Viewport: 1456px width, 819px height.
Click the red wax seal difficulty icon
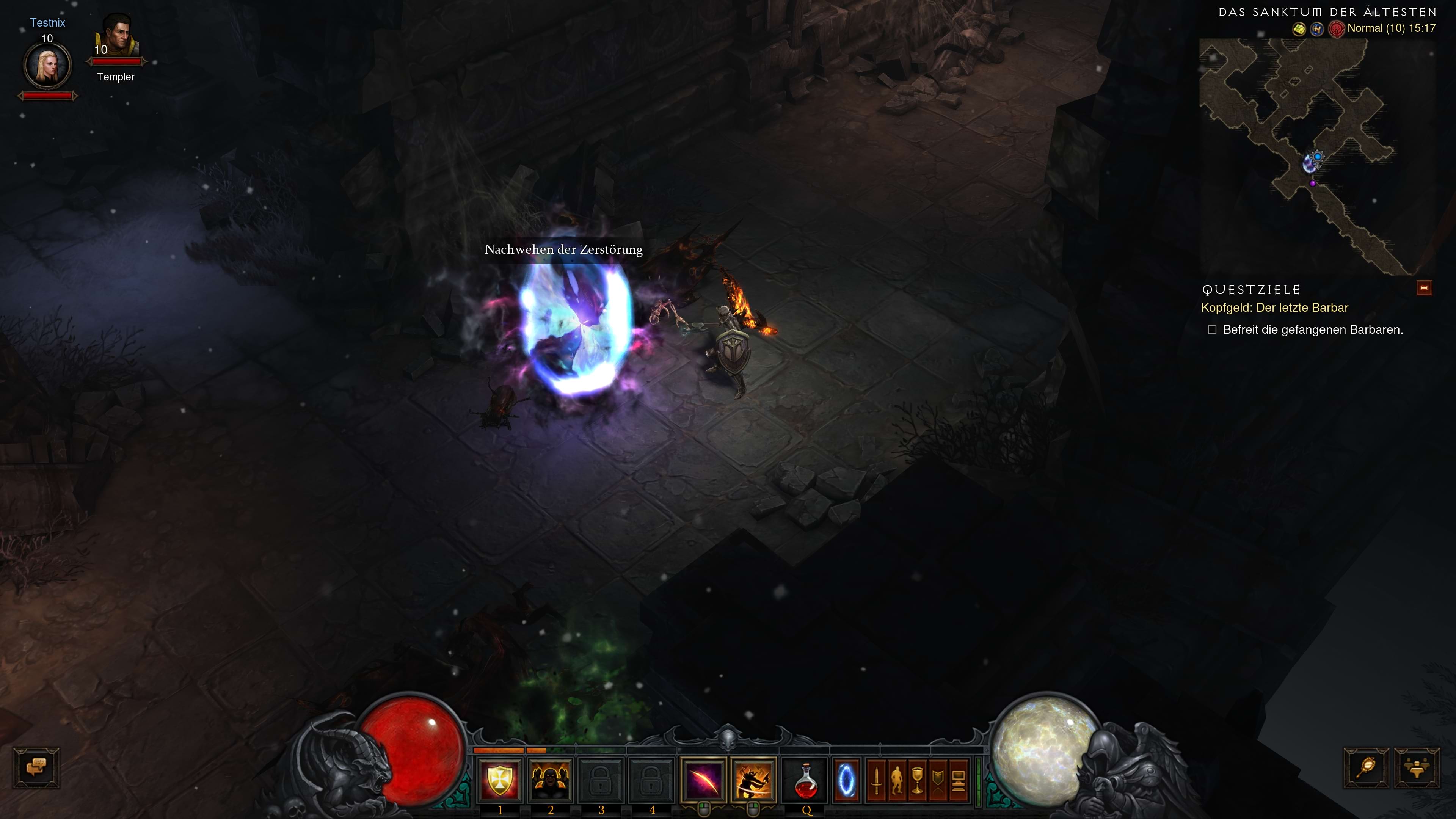click(x=1336, y=29)
